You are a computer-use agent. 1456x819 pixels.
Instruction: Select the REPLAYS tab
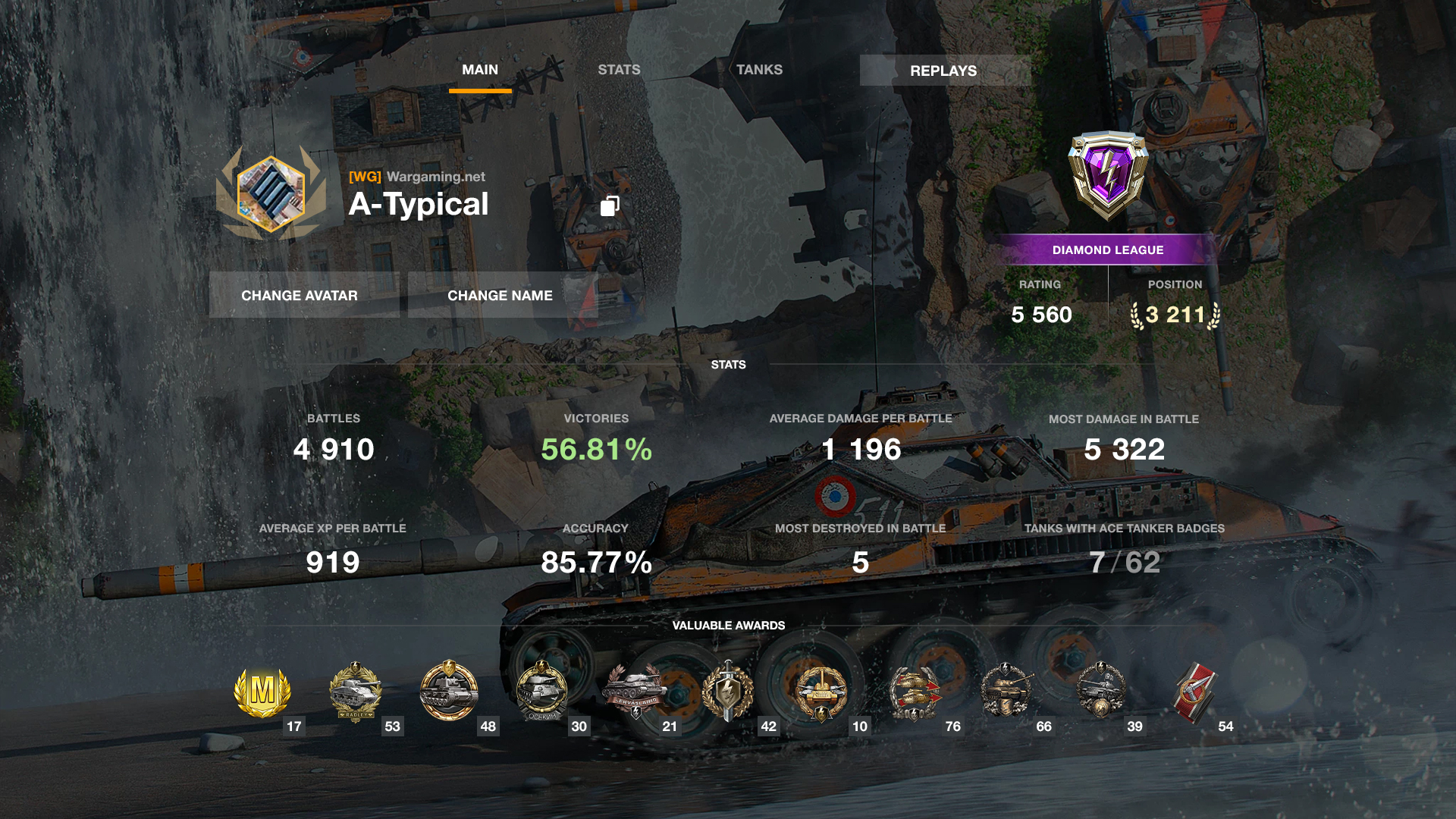[x=943, y=71]
